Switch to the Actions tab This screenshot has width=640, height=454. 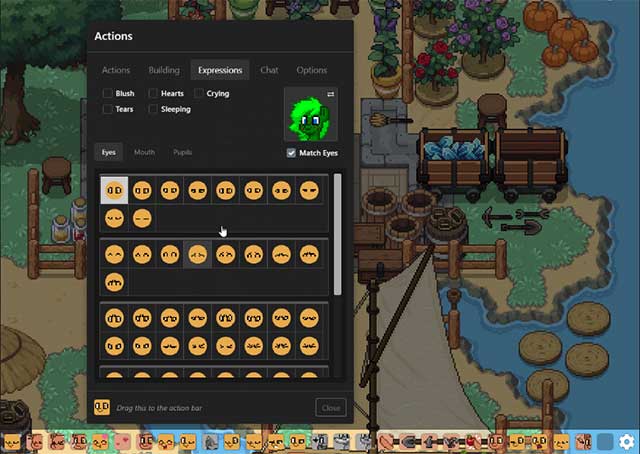coord(116,70)
